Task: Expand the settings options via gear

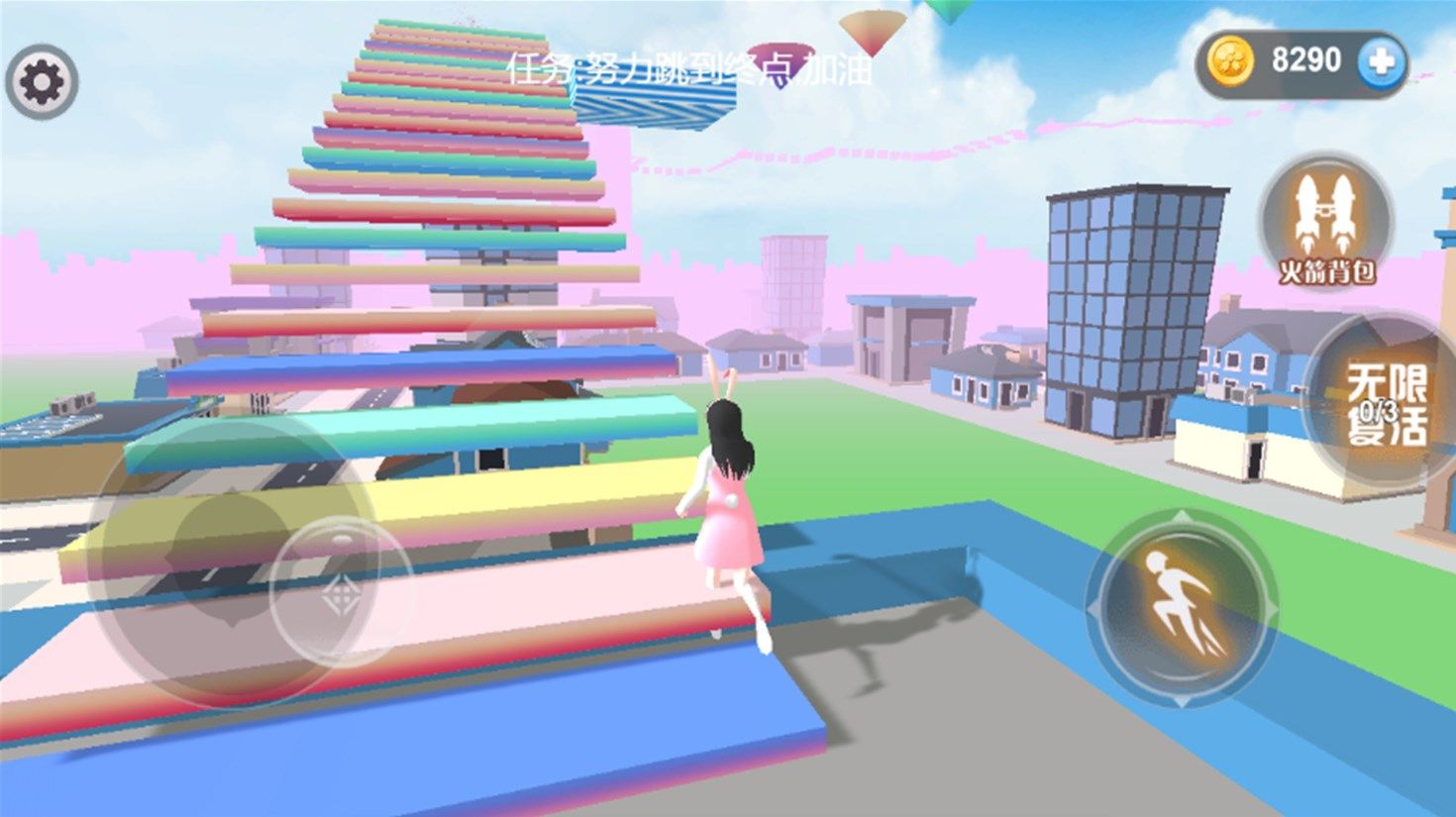Action: pyautogui.click(x=45, y=78)
